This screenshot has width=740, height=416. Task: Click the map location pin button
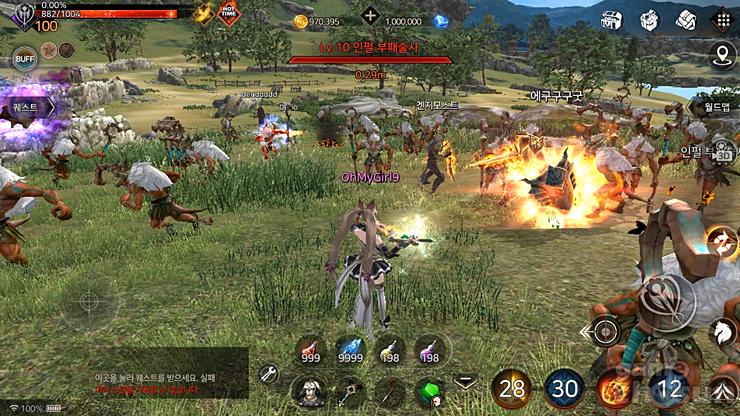(720, 55)
